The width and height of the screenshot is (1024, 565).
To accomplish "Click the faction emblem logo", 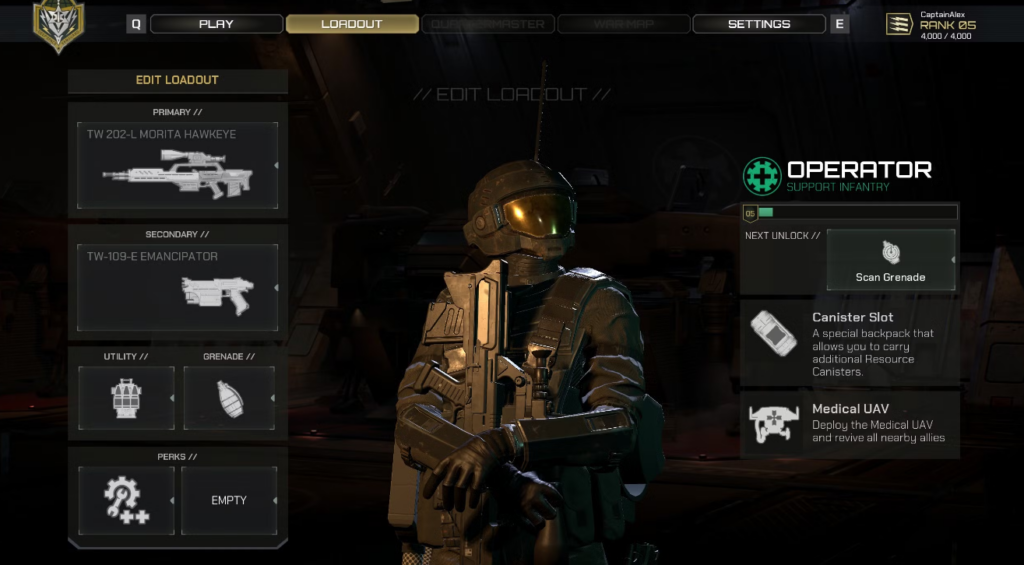I will click(58, 24).
